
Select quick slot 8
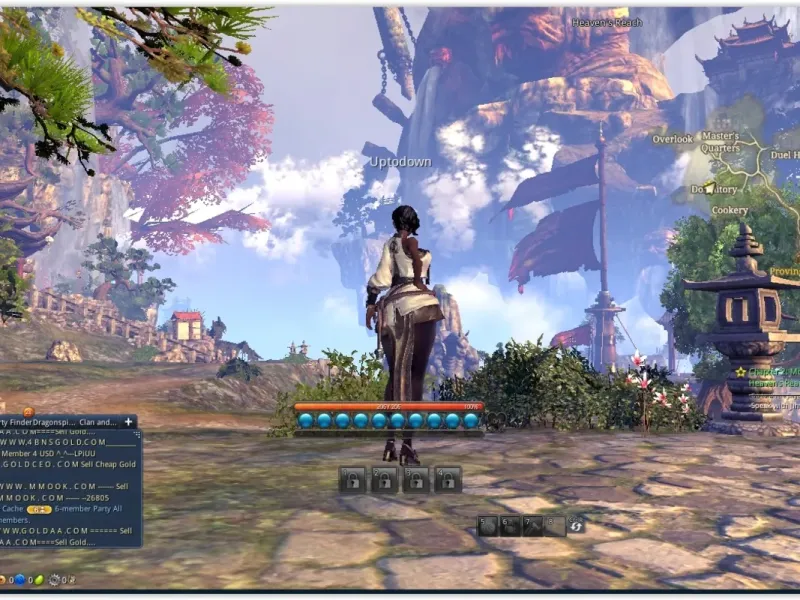click(554, 525)
